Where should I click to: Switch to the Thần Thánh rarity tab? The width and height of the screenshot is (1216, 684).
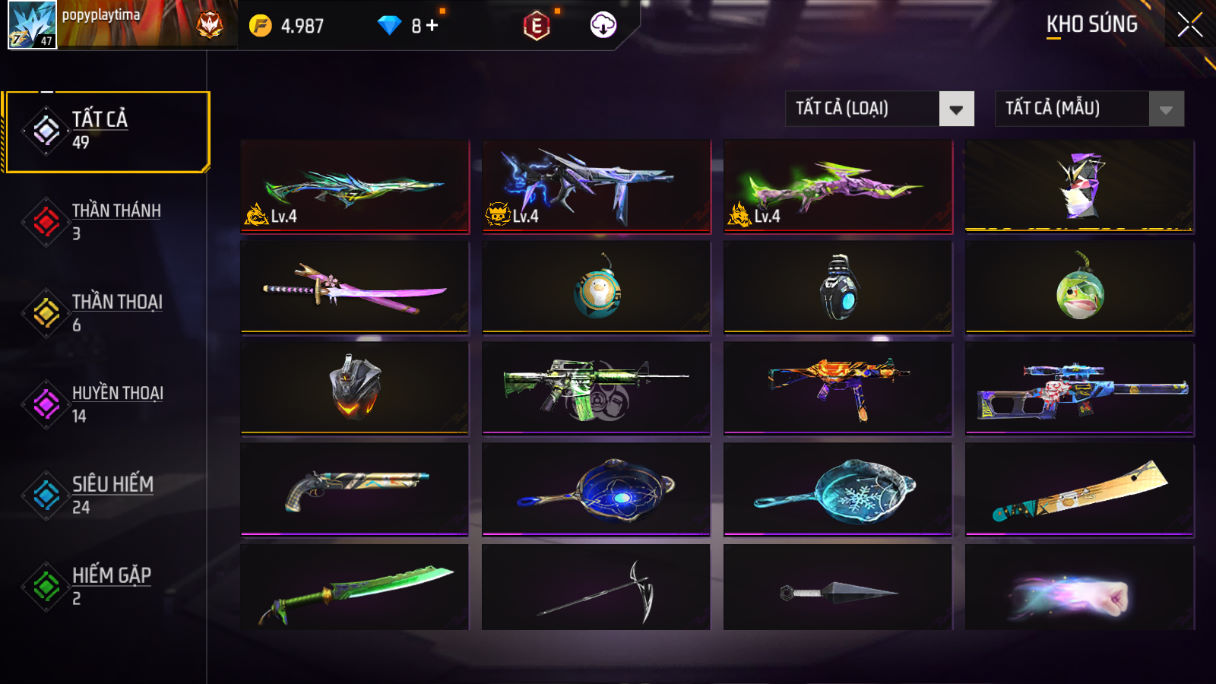(x=106, y=221)
